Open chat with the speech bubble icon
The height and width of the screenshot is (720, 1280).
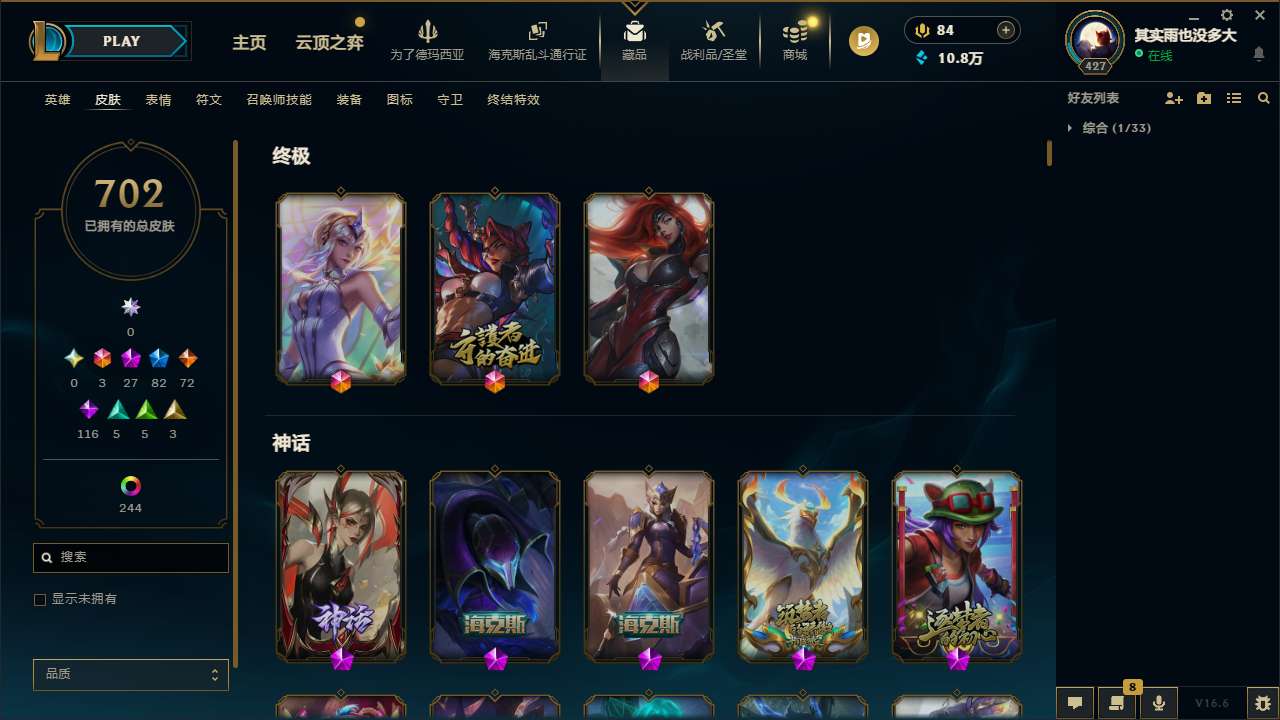1073,703
